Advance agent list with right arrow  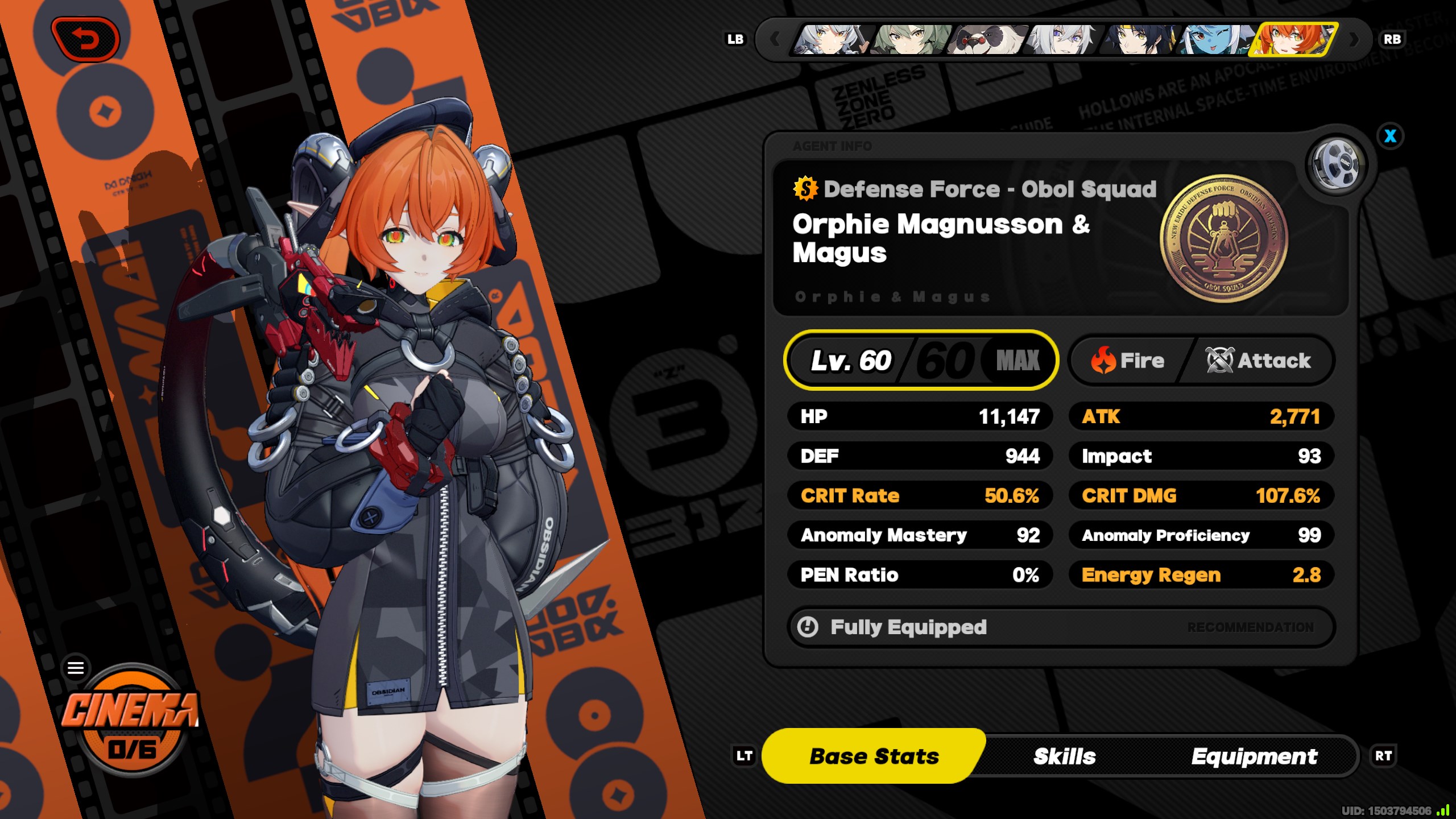tap(1354, 39)
